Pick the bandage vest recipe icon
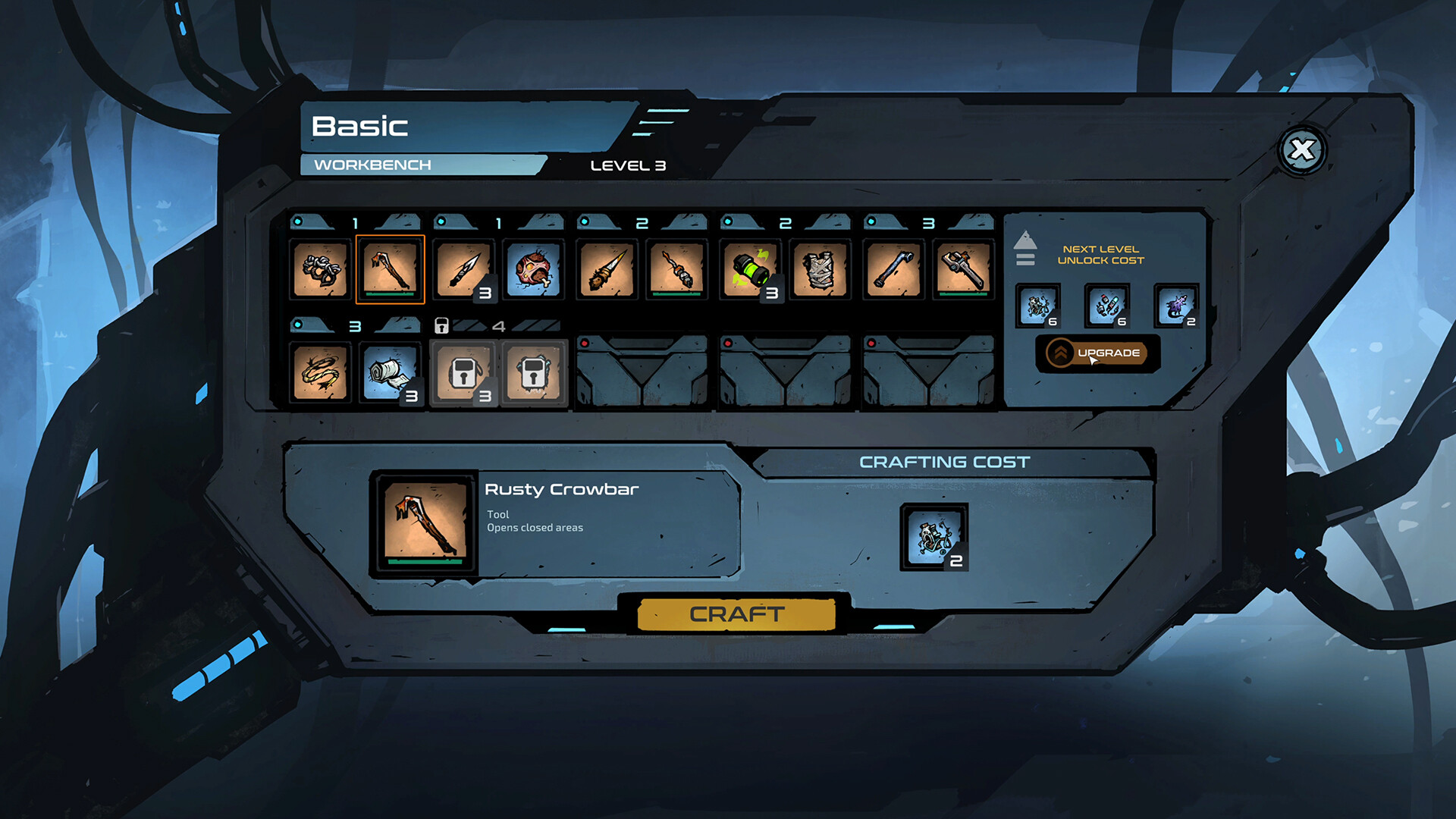This screenshot has width=1456, height=819. pyautogui.click(x=821, y=269)
